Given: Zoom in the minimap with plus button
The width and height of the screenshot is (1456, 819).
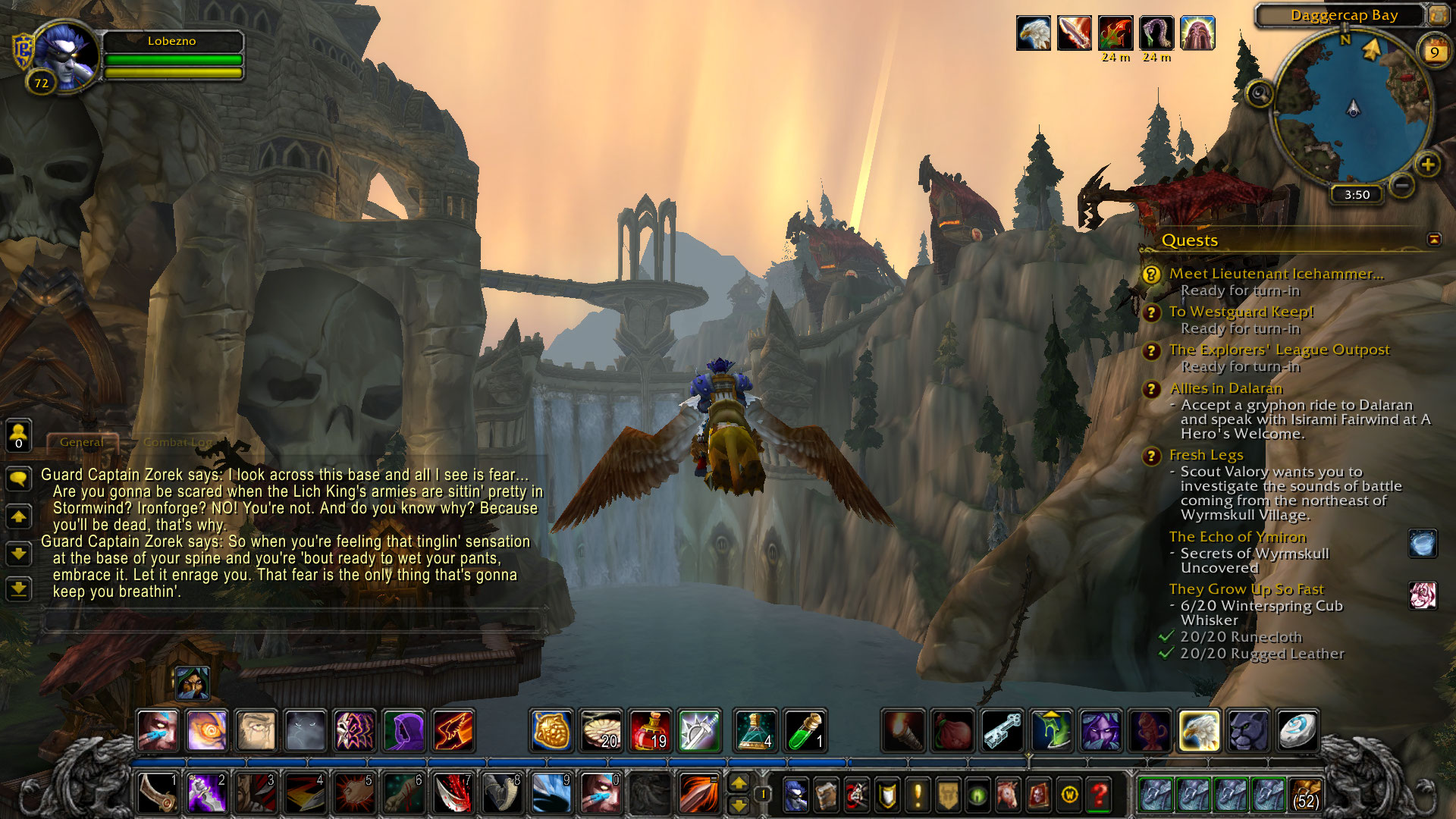Looking at the screenshot, I should point(1428,165).
